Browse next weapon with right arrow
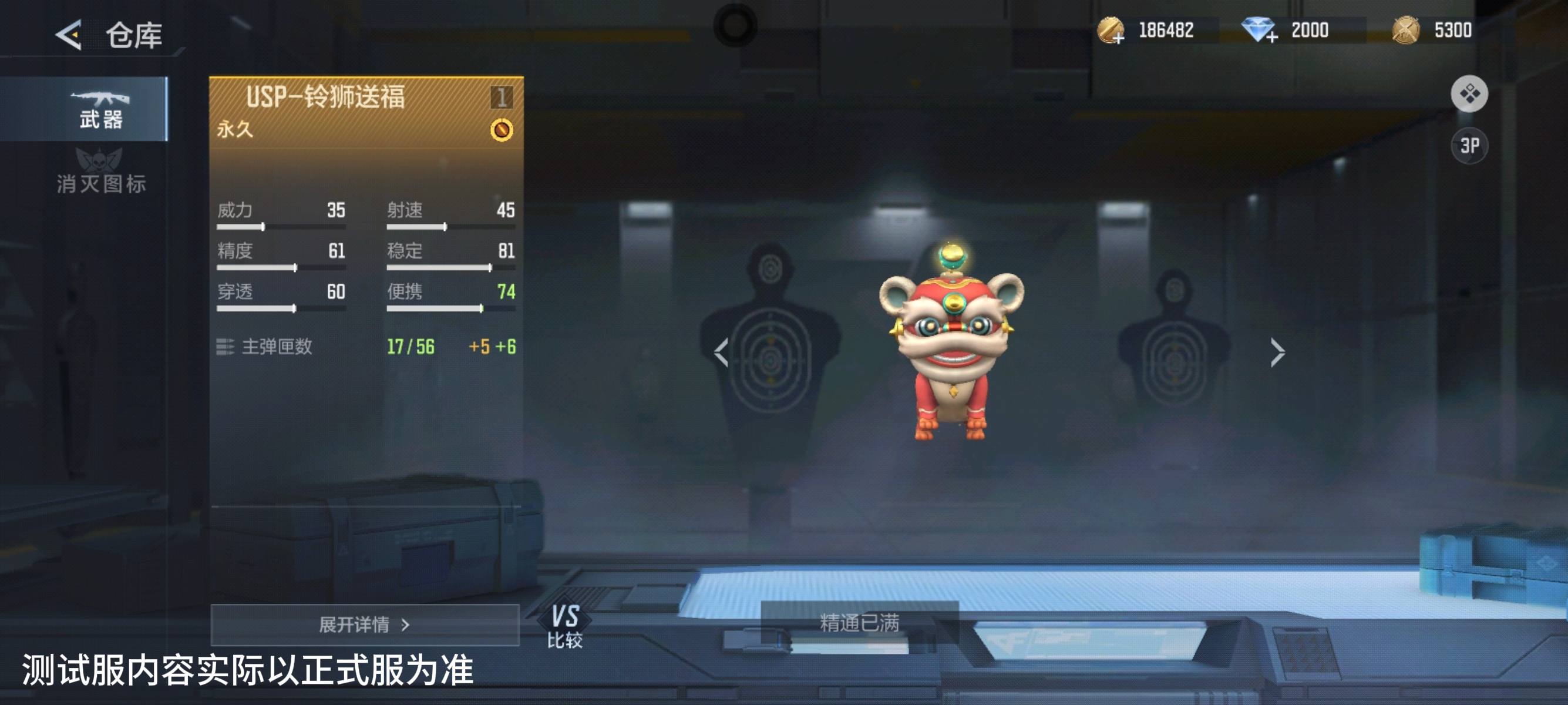This screenshot has height=705, width=1568. (1278, 352)
